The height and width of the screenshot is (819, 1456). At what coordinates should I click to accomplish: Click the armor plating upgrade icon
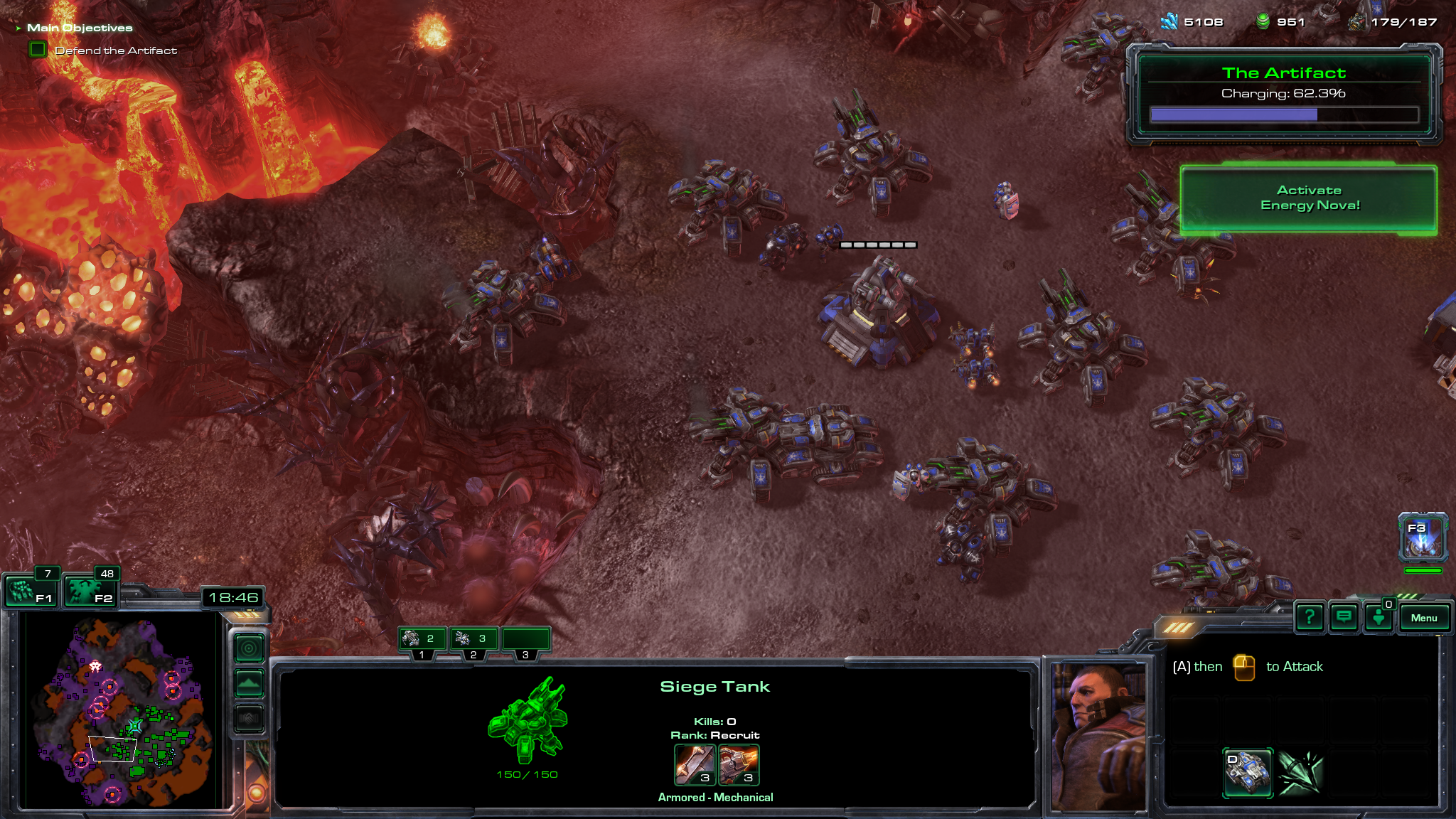pos(739,764)
